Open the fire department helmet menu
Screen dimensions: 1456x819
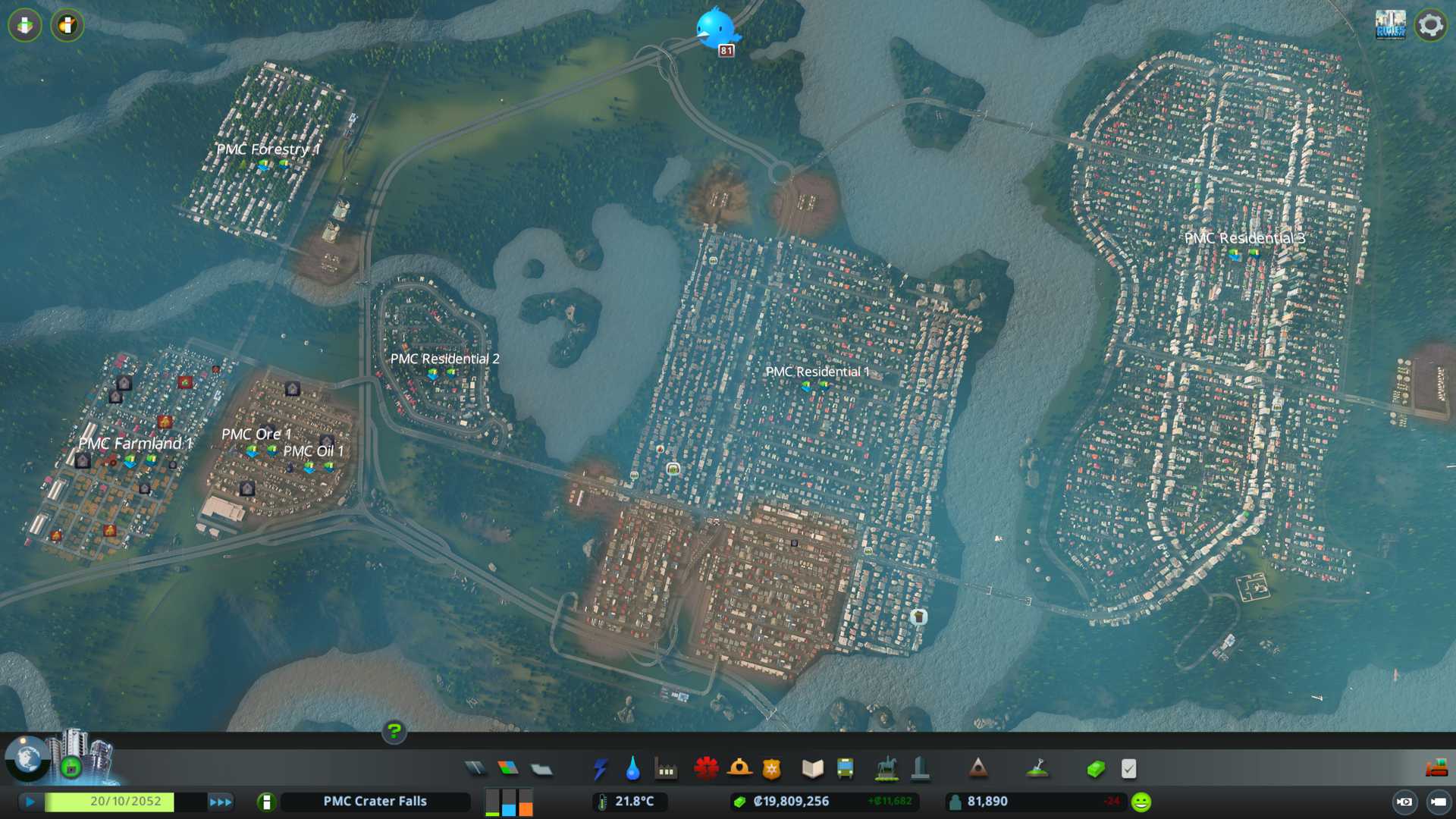tap(739, 769)
